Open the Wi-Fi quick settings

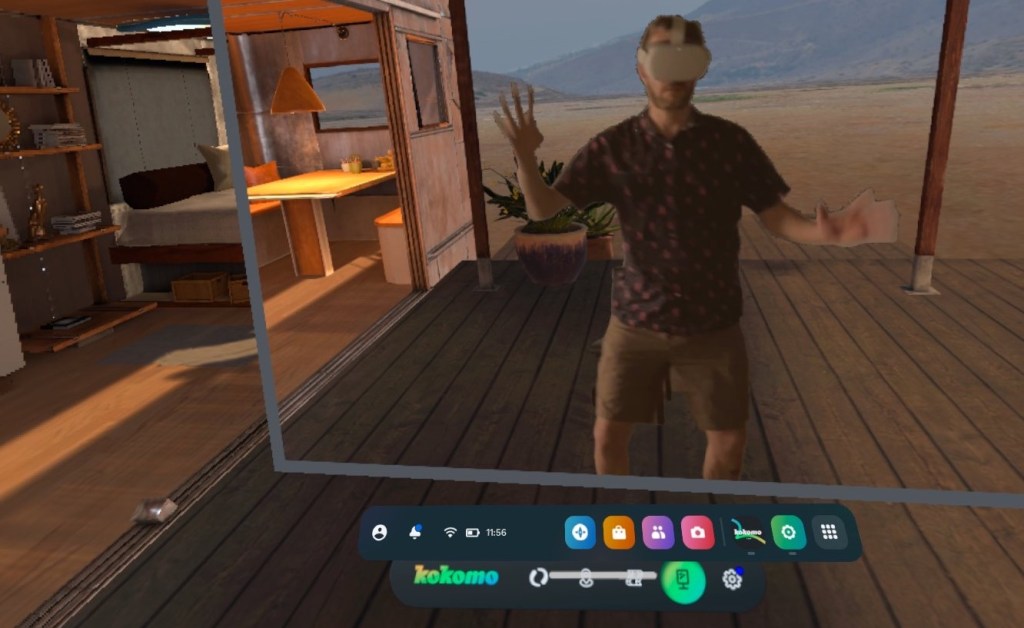click(x=450, y=533)
